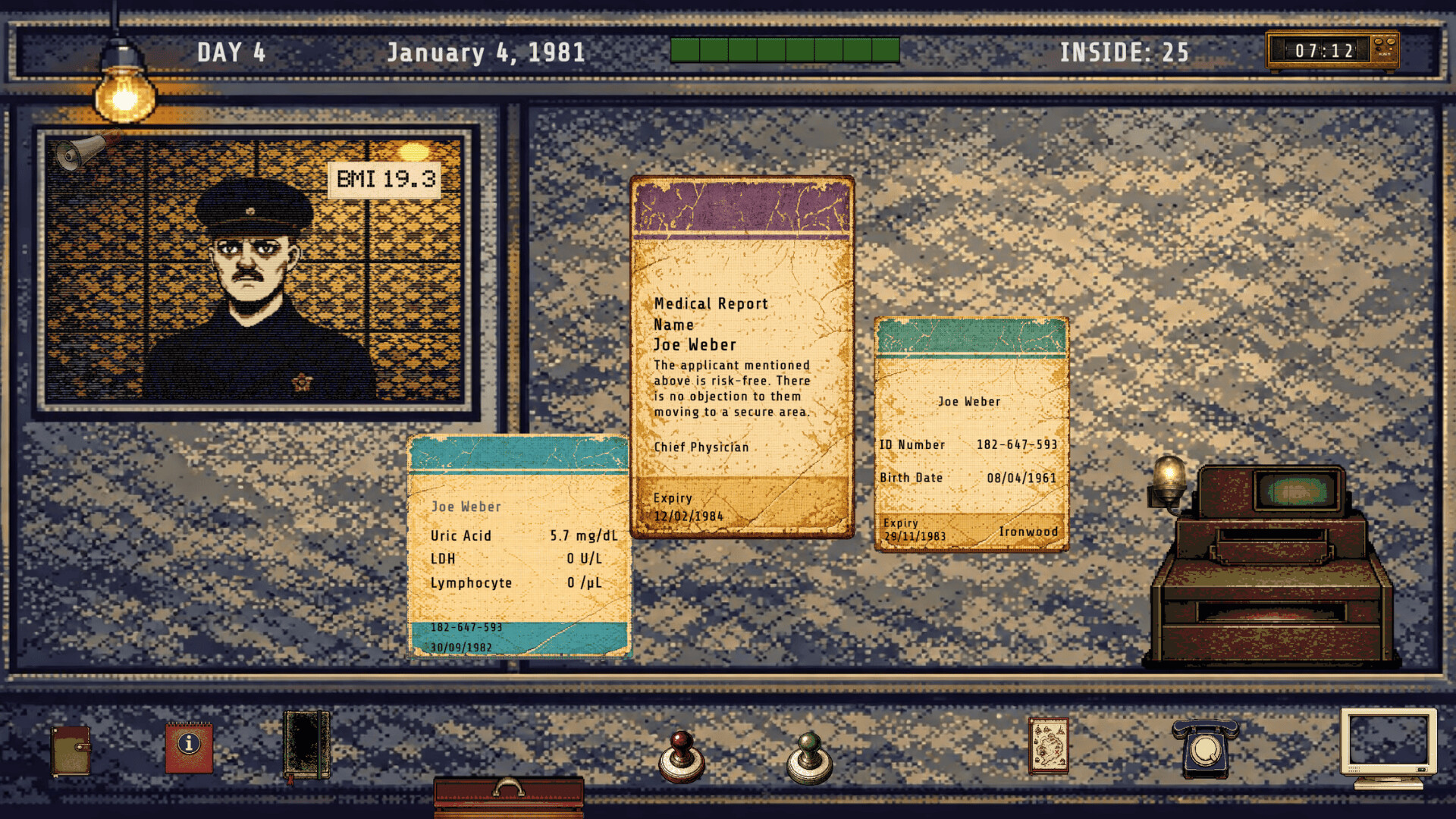Click the Chief Physician signature line
Viewport: 1456px width, 819px height.
(700, 447)
